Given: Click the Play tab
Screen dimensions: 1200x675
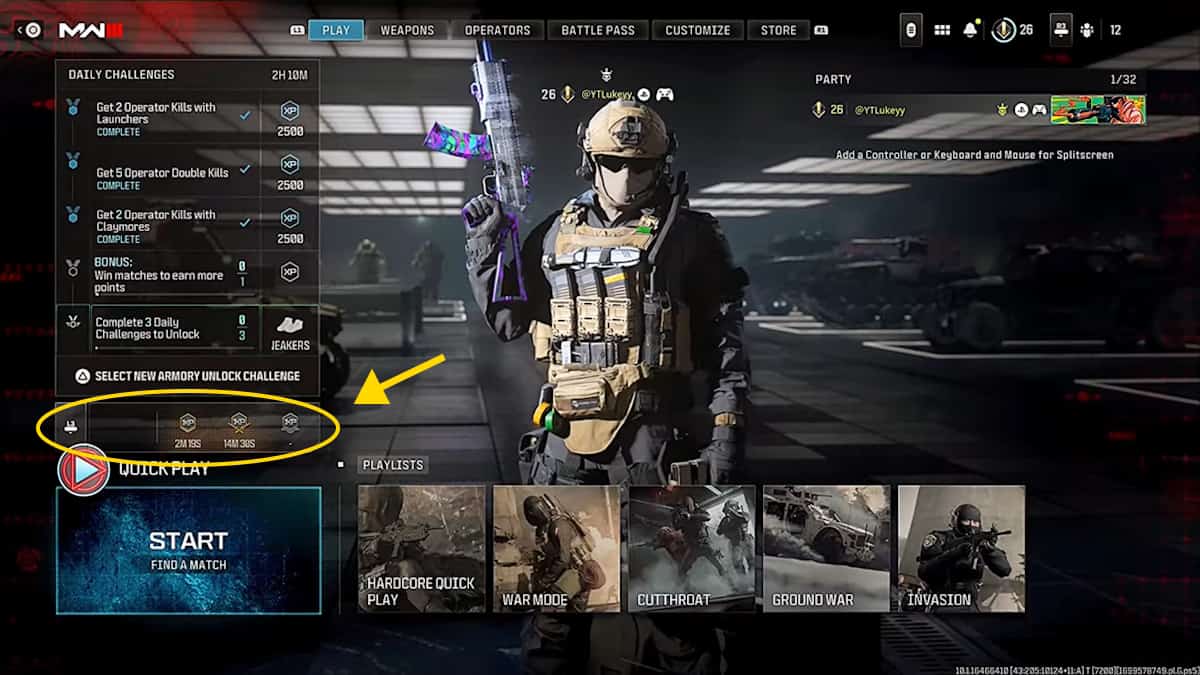Looking at the screenshot, I should coord(336,30).
